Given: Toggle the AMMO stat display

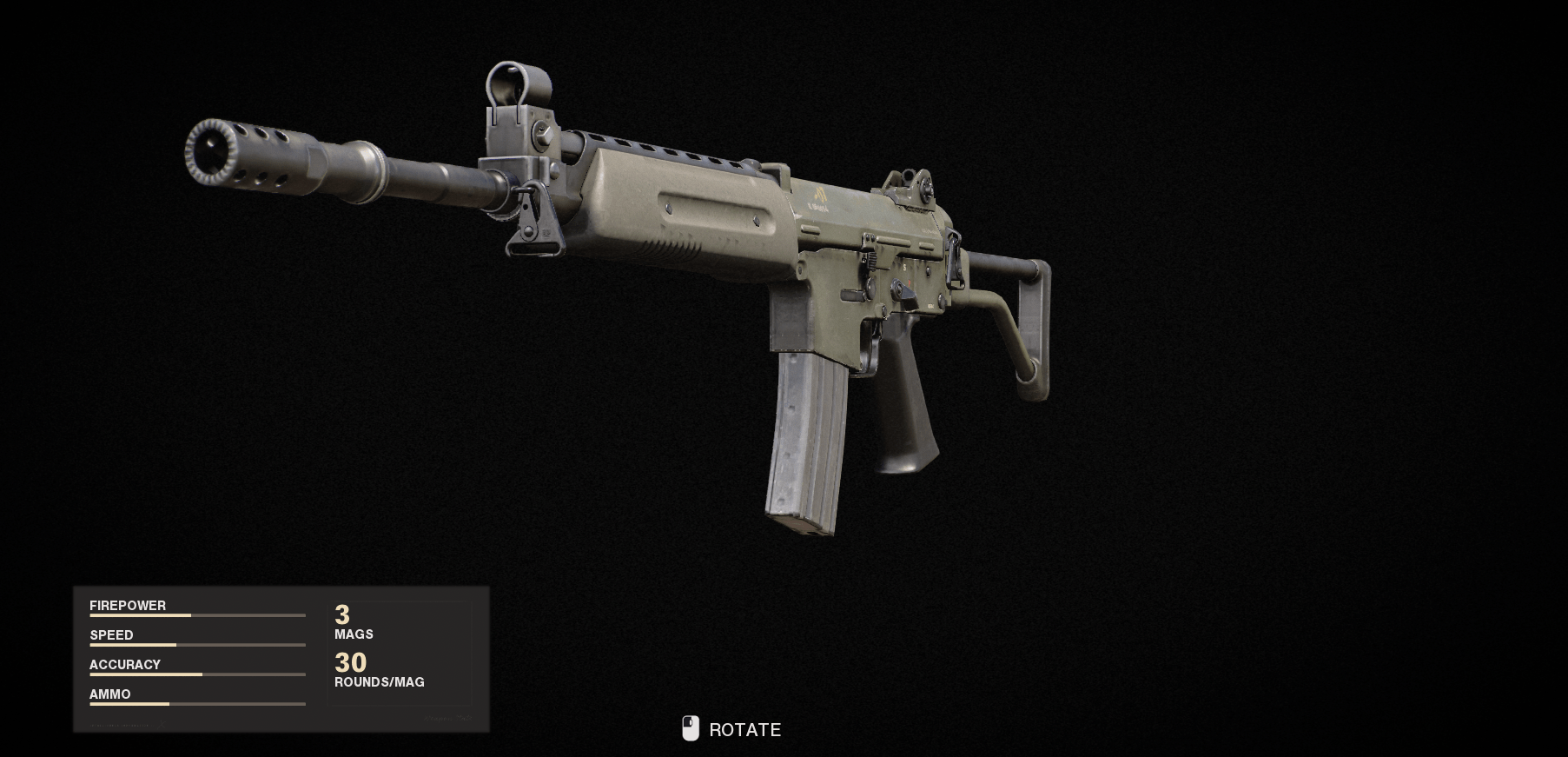Looking at the screenshot, I should [111, 694].
